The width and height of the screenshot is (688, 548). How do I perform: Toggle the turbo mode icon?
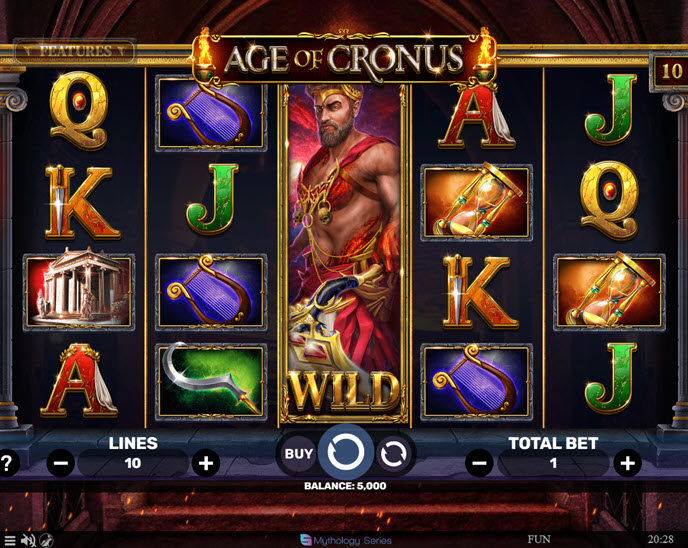pos(47,540)
